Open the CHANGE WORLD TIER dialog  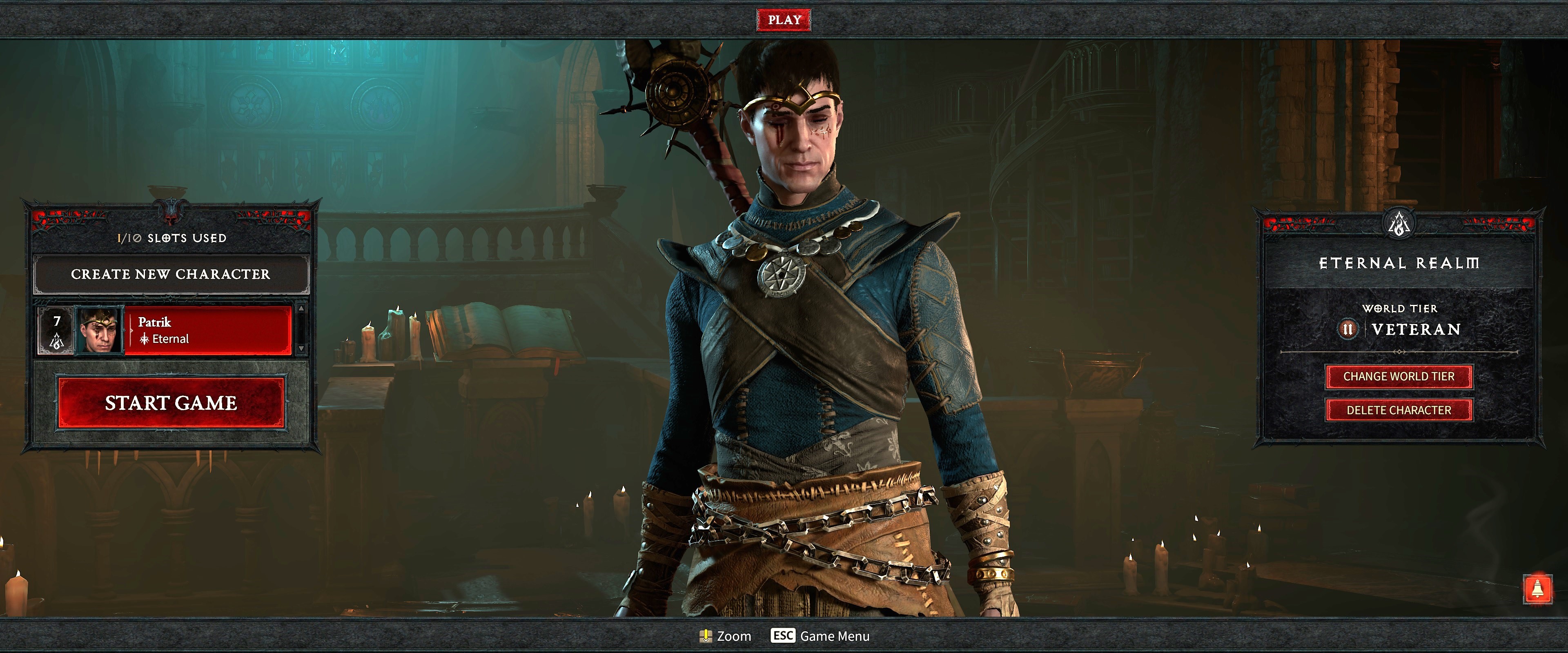pos(1399,377)
